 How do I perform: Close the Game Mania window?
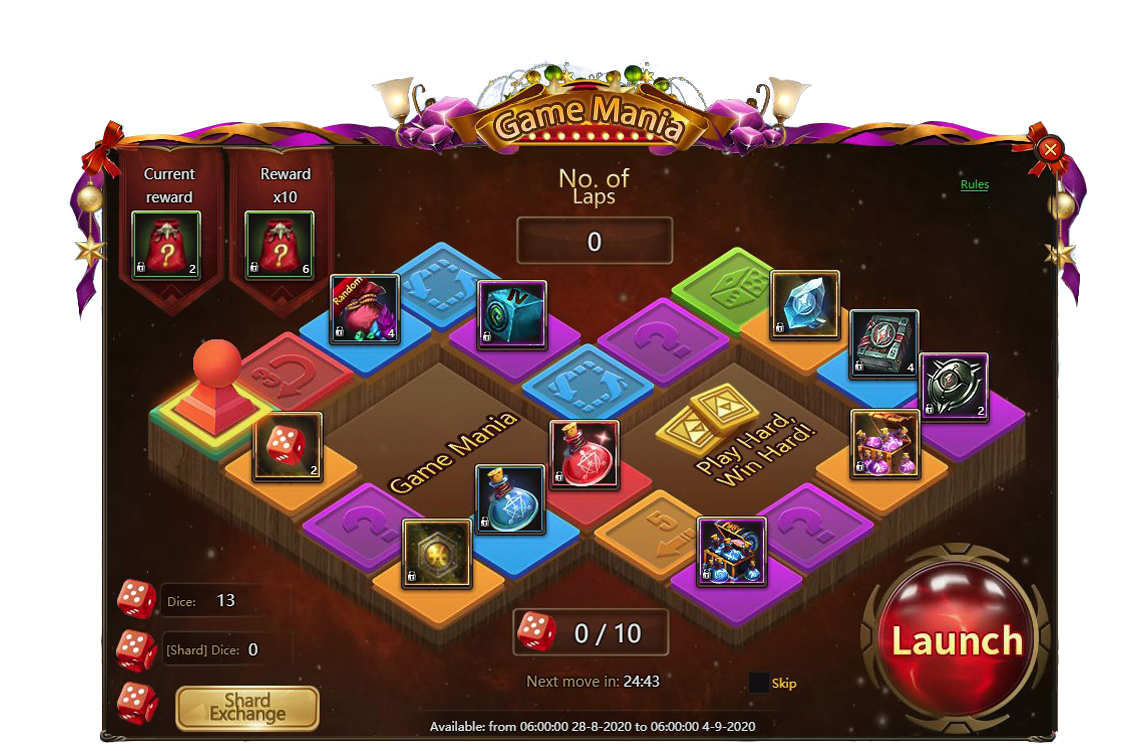pos(1050,150)
